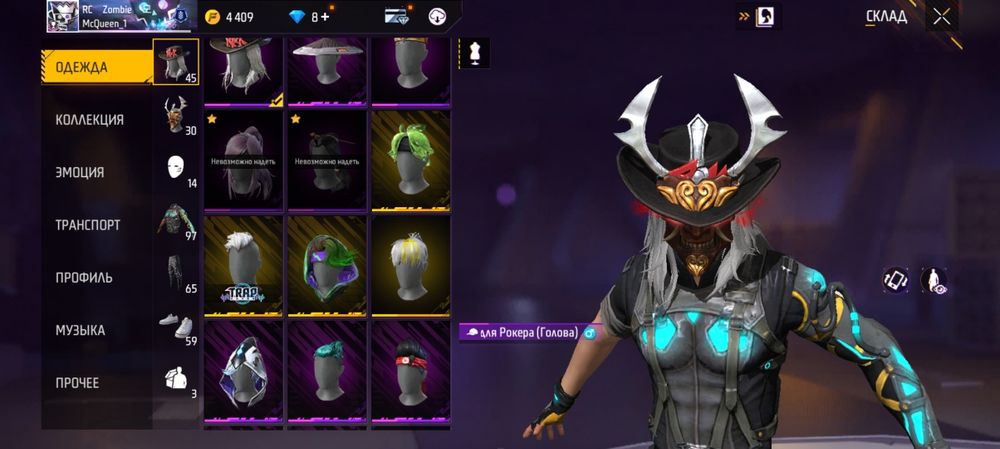Viewport: 1000px width, 449px height.
Task: Select the hat subcategory with 45 items
Action: [x=176, y=62]
